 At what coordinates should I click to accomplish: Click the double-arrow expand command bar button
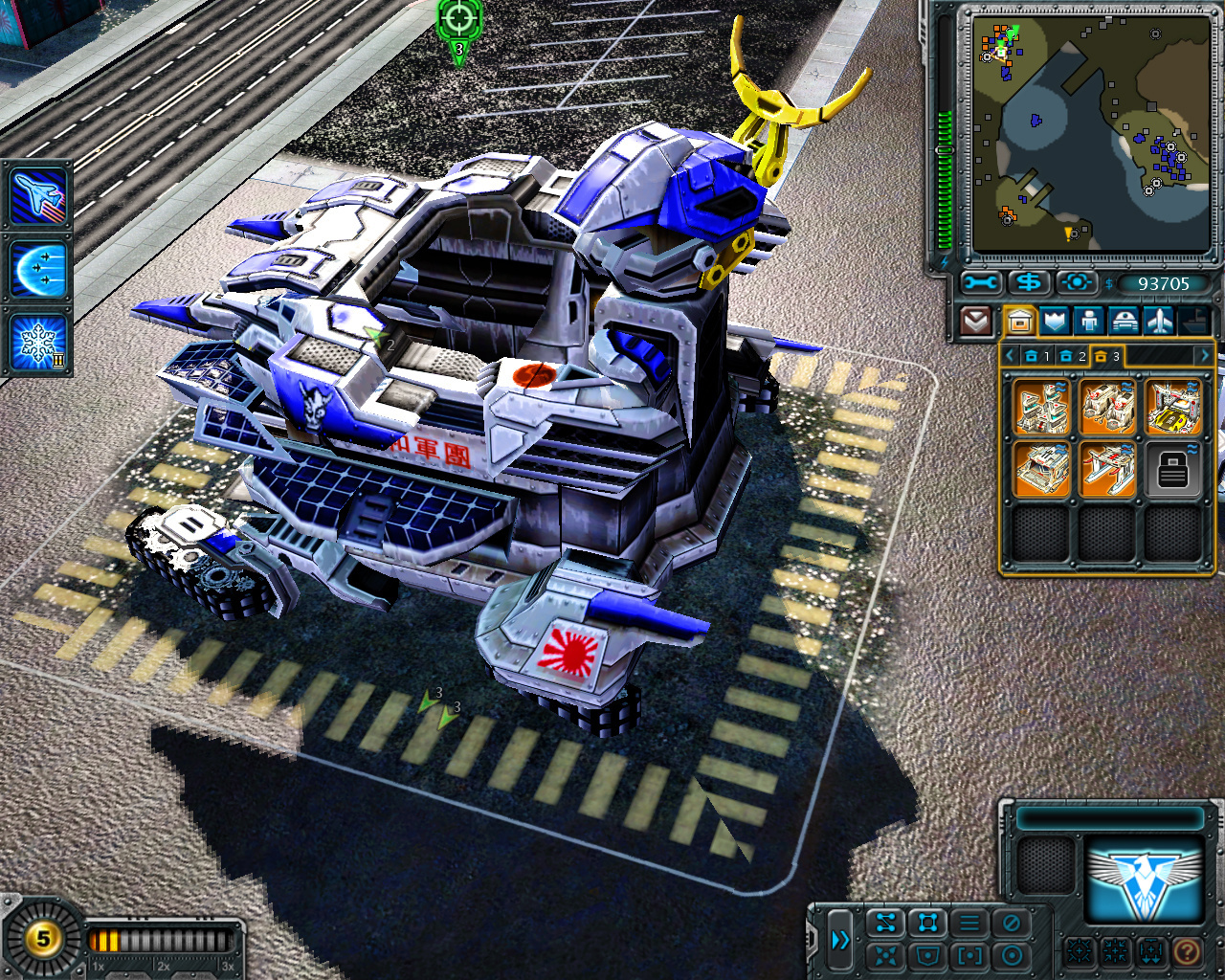pos(840,940)
